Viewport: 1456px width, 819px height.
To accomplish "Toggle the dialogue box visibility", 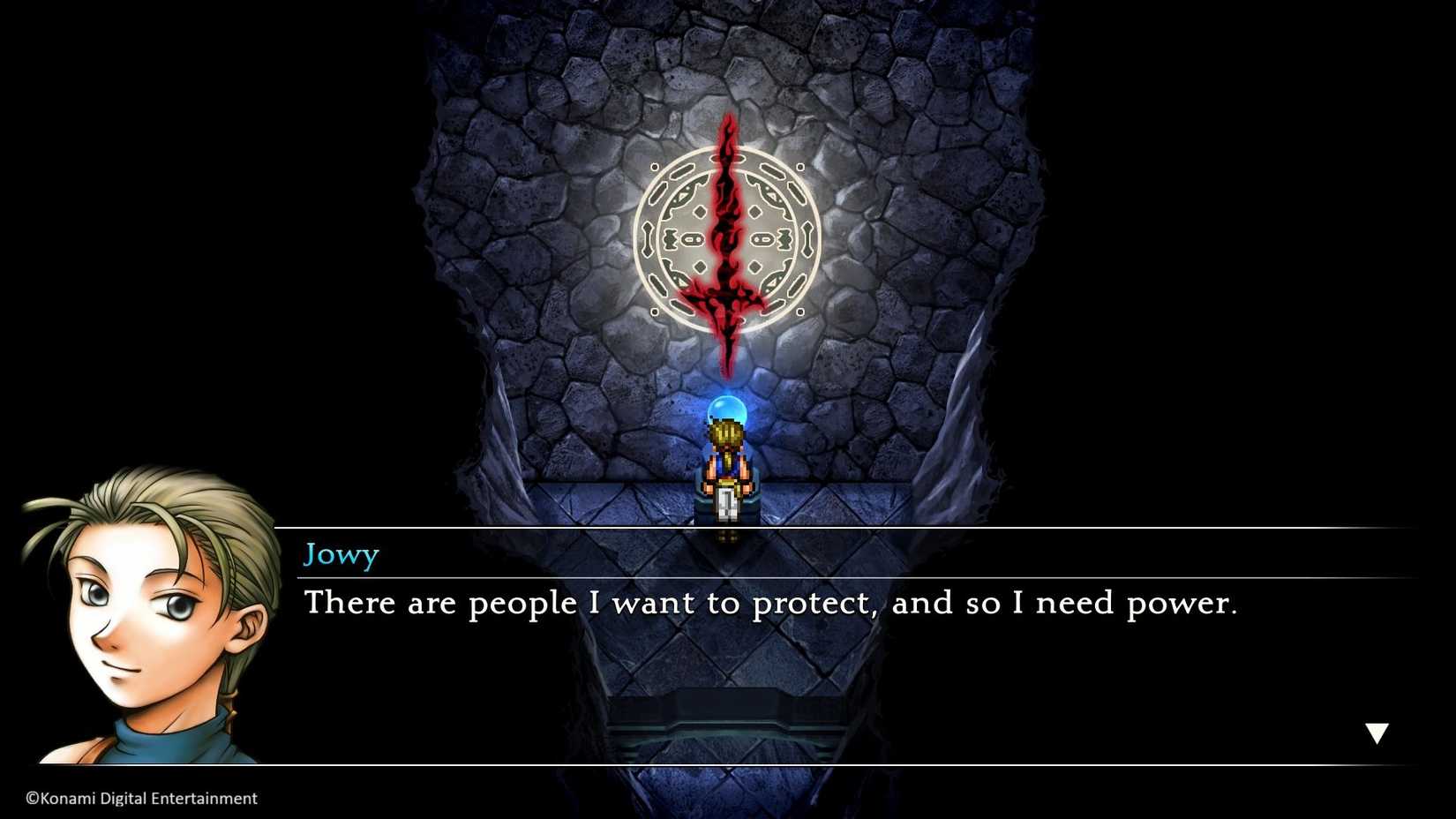I will click(794, 644).
